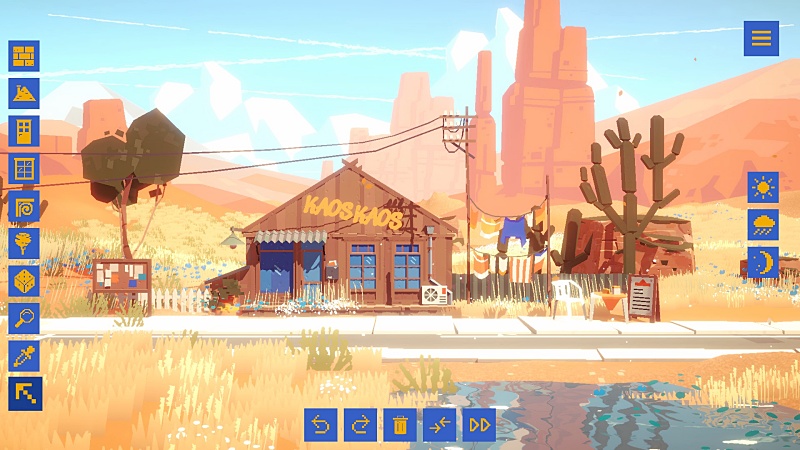Pick the door placement tool
The width and height of the screenshot is (800, 450).
[24, 131]
